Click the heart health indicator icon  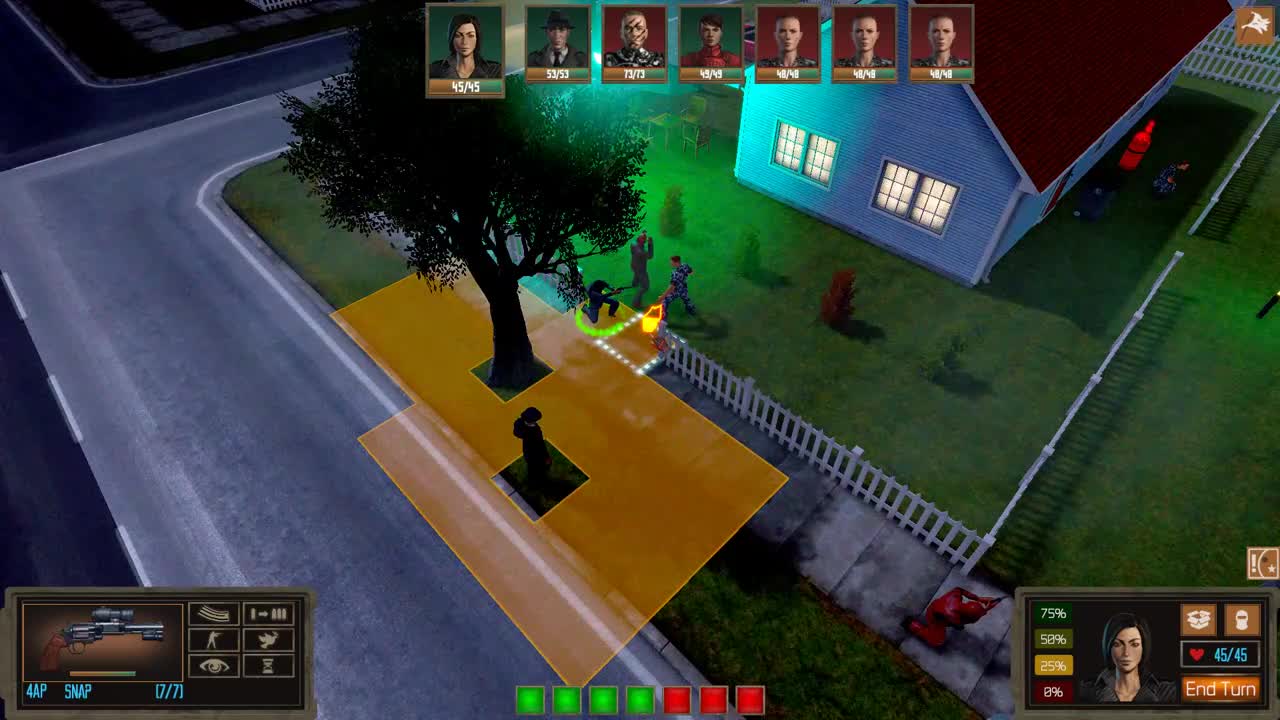tap(1193, 655)
